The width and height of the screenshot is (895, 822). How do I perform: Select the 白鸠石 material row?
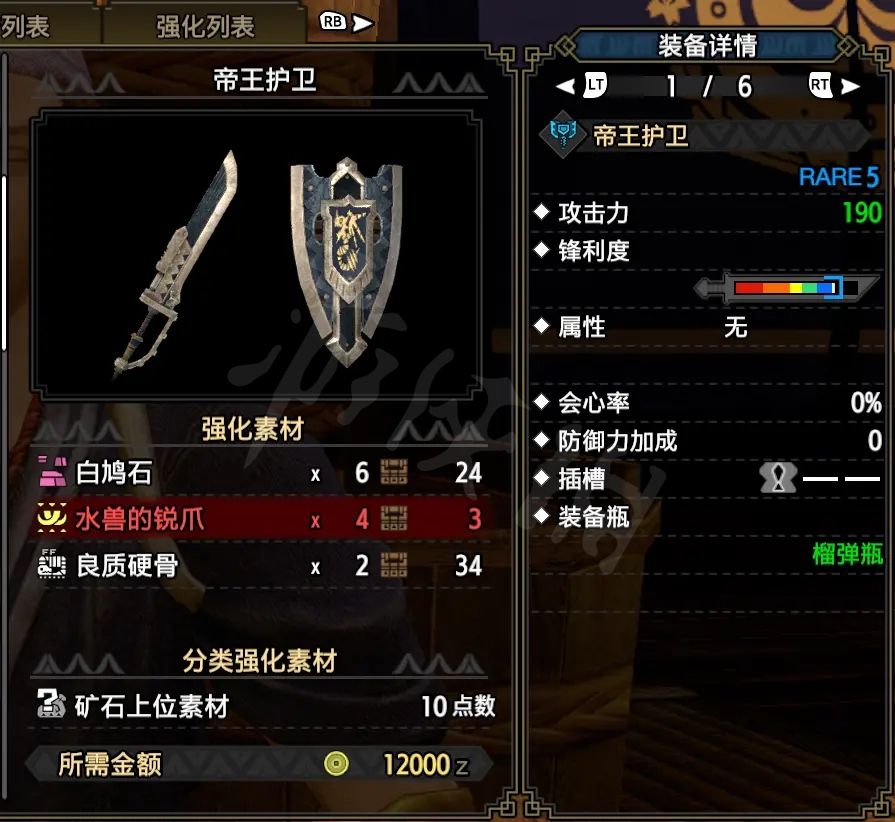(x=258, y=472)
